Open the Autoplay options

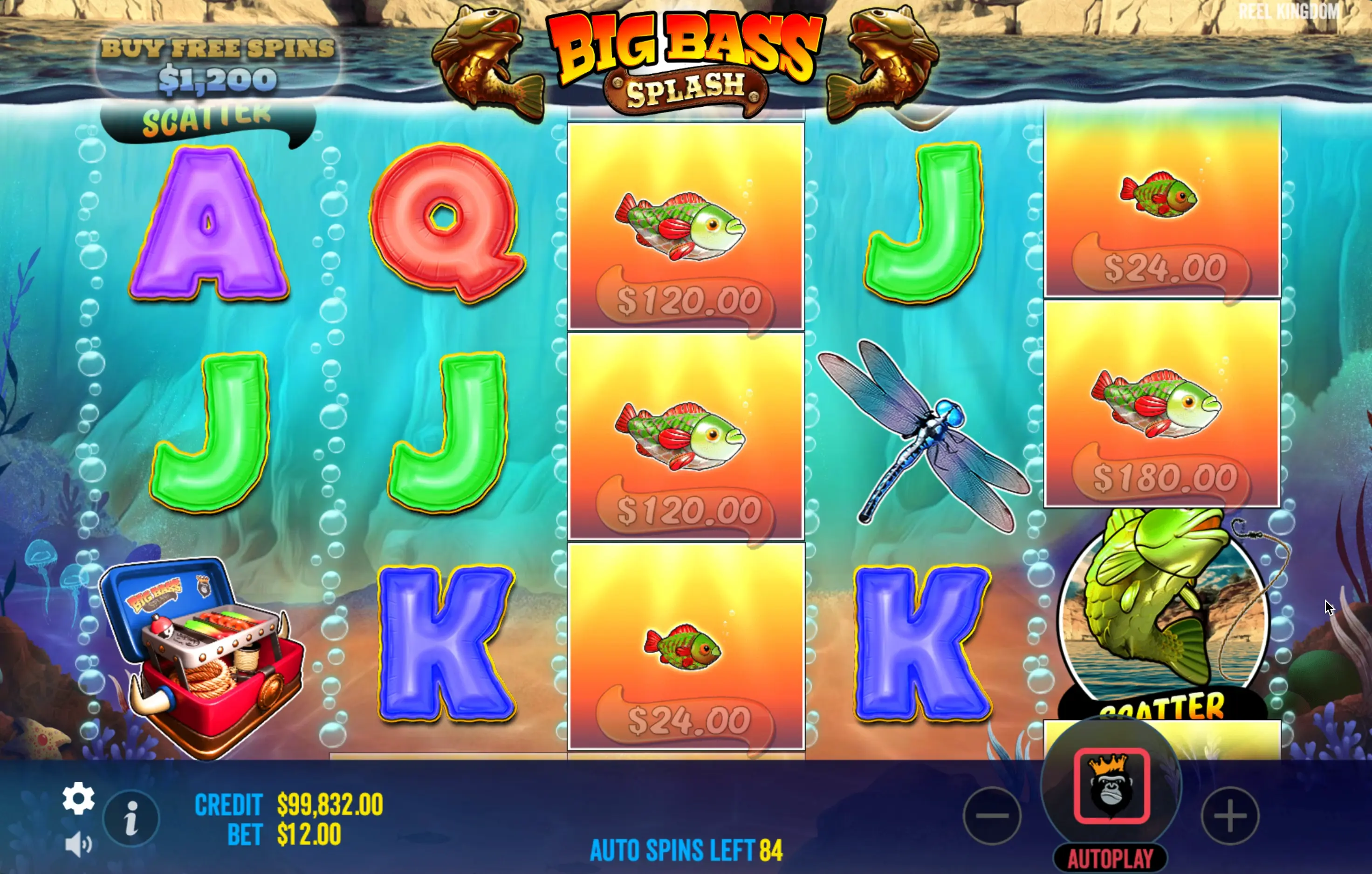1111,858
